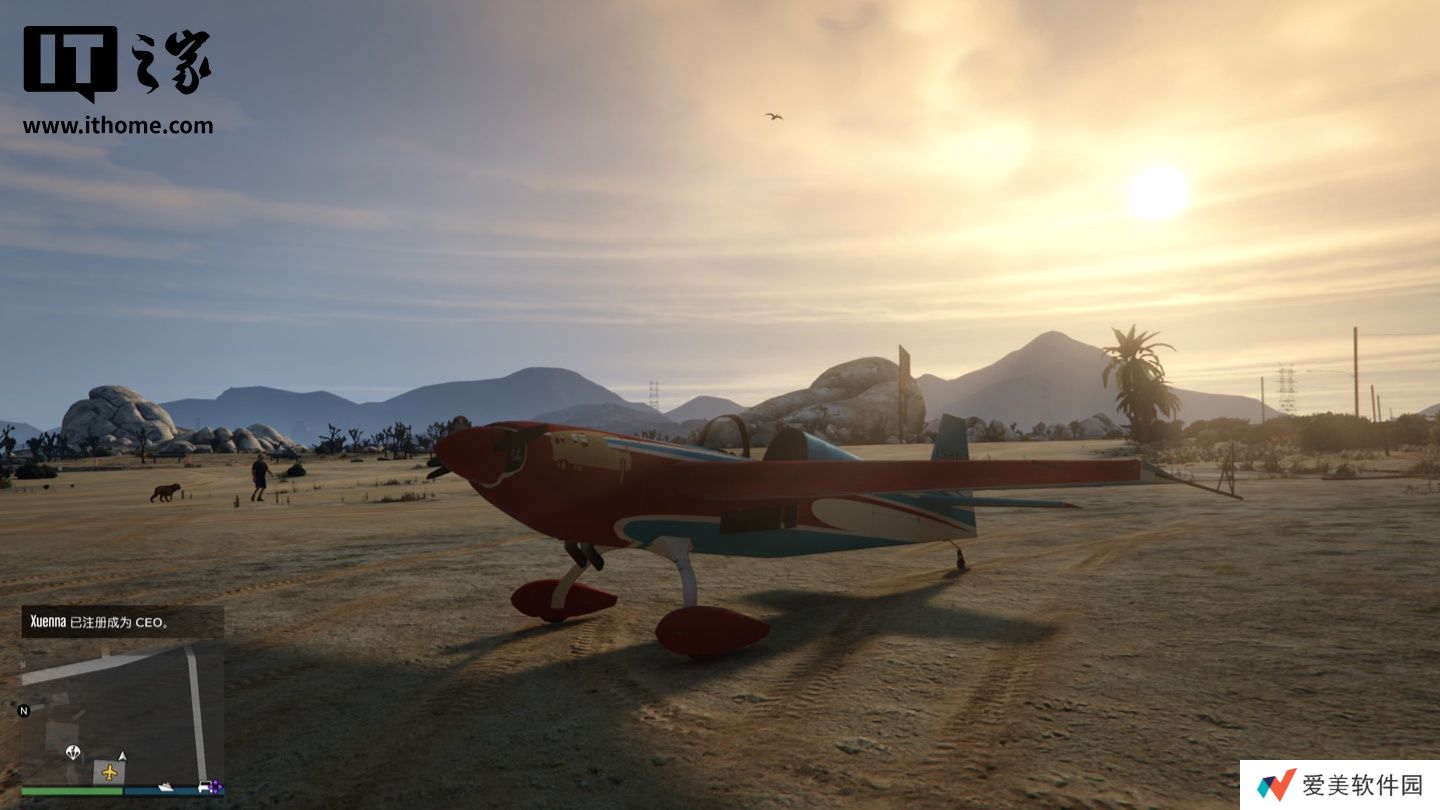The width and height of the screenshot is (1440, 810).
Task: Select the parachute marker on the minimap
Action: point(72,751)
